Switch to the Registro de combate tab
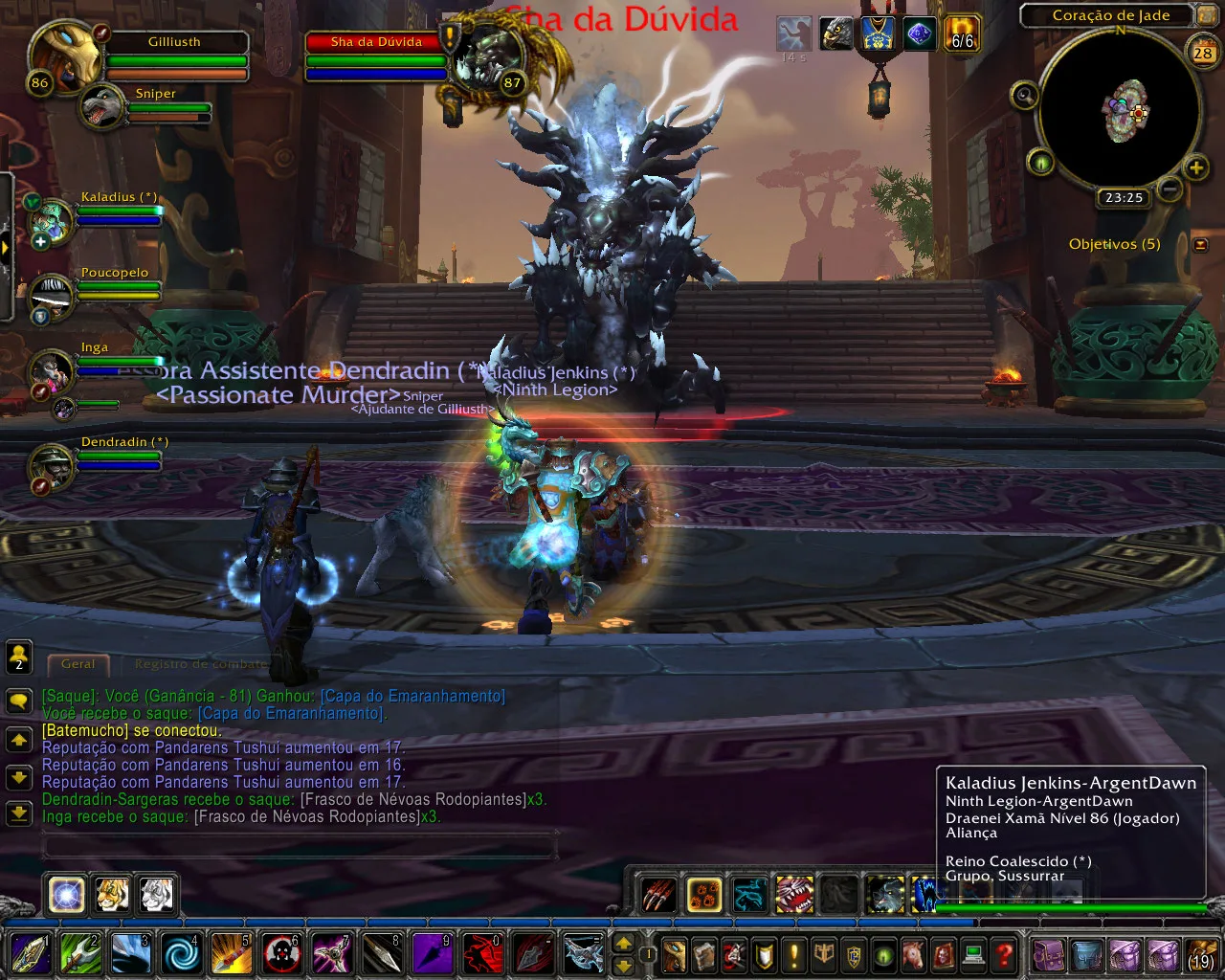Image resolution: width=1225 pixels, height=980 pixels. (x=200, y=663)
